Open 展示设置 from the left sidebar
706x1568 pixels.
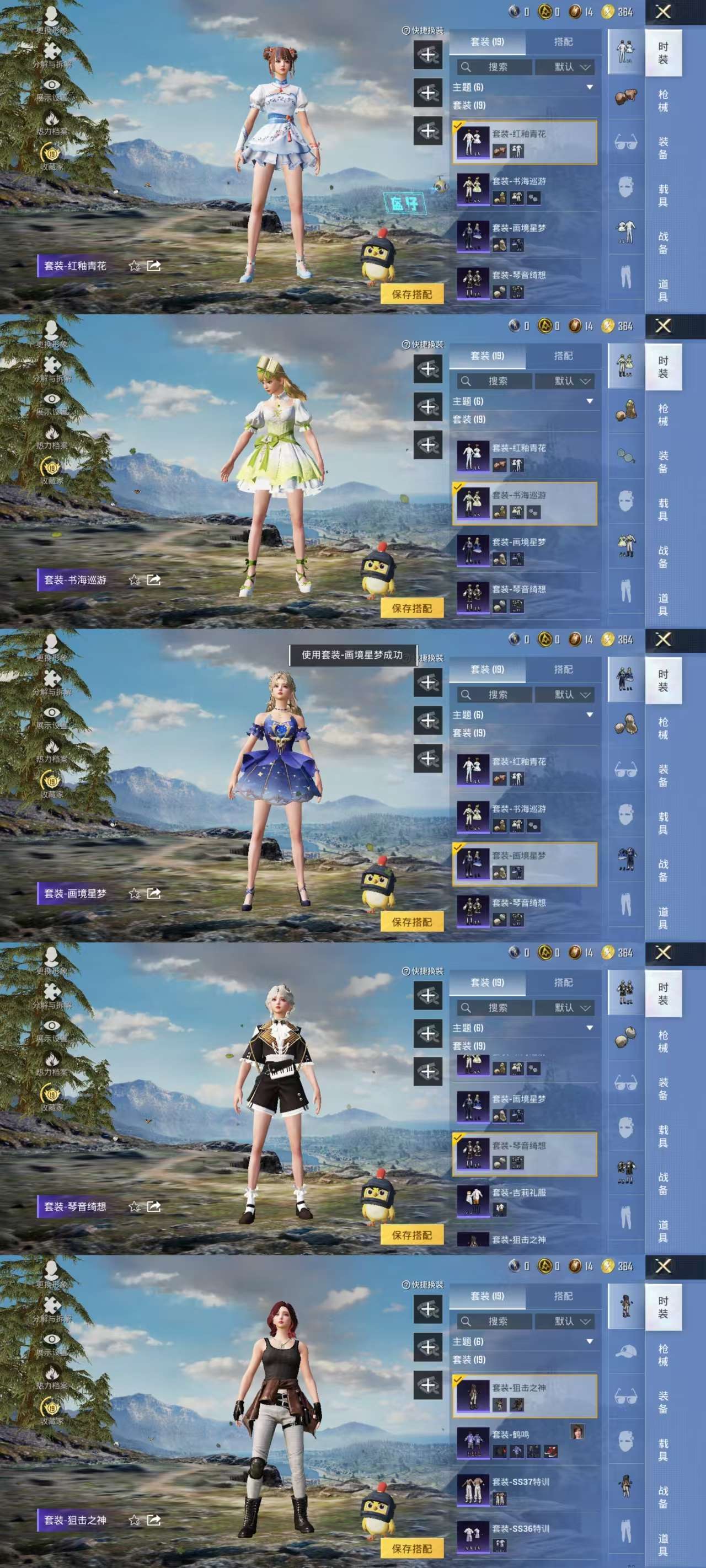[x=52, y=84]
